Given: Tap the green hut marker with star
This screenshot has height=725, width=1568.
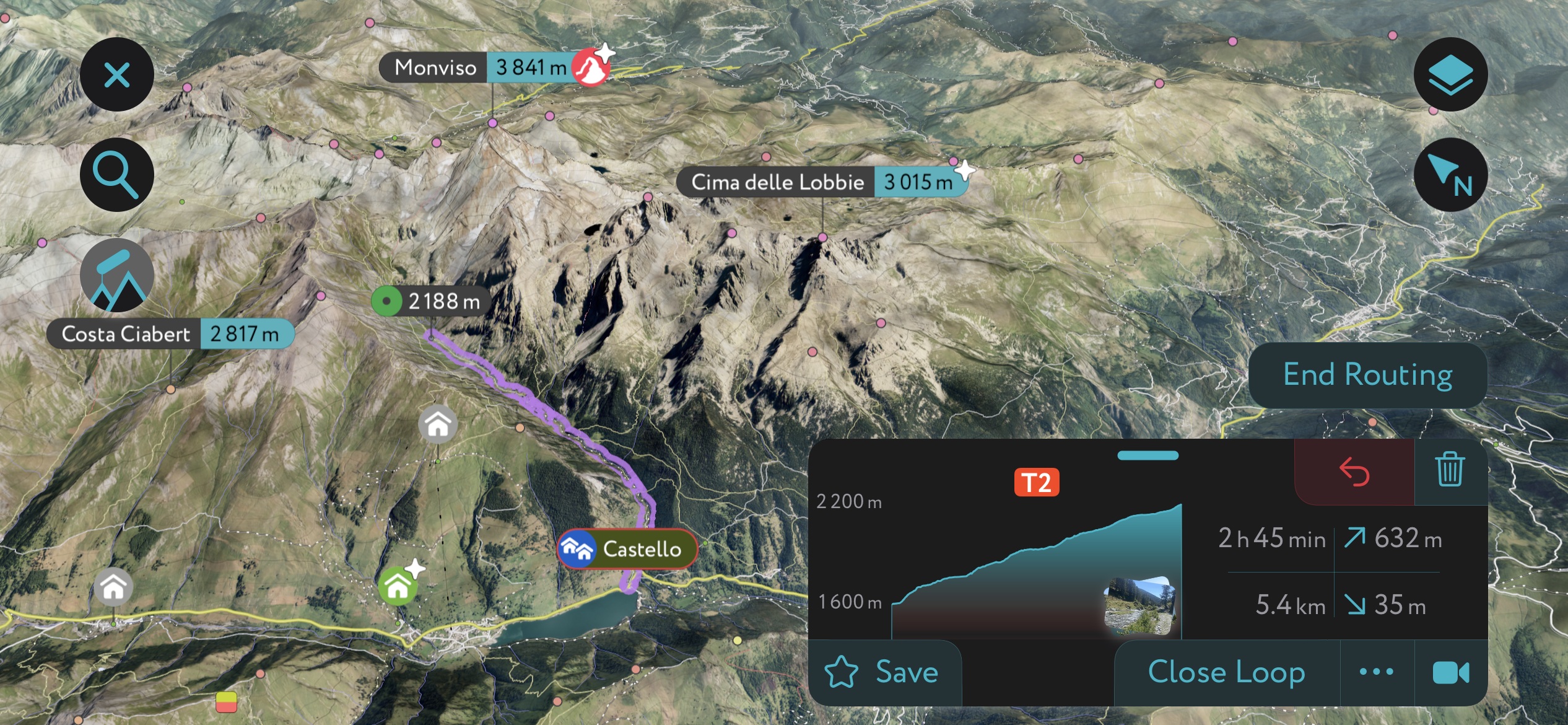Looking at the screenshot, I should click(398, 585).
